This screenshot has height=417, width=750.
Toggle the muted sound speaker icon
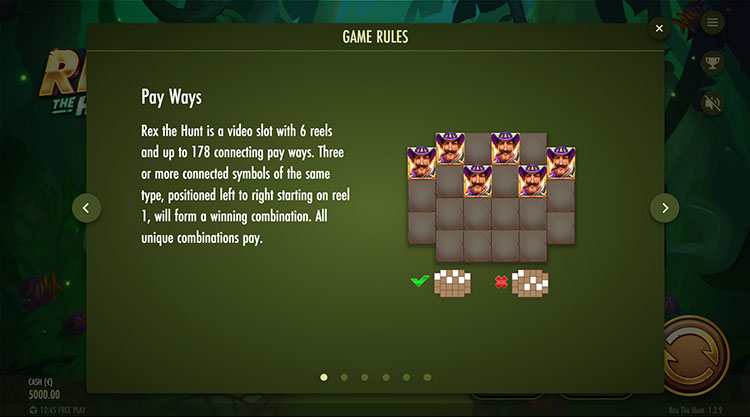pos(712,103)
